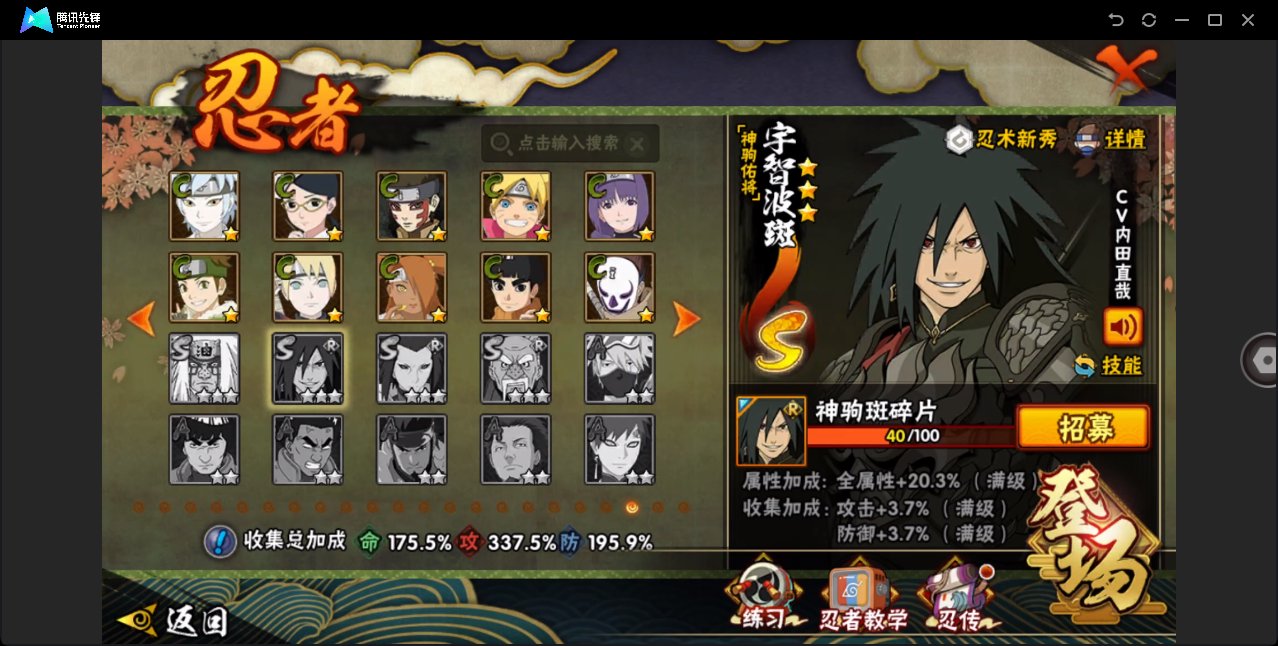
Task: Go to the previous ninja page arrow
Action: (x=142, y=319)
